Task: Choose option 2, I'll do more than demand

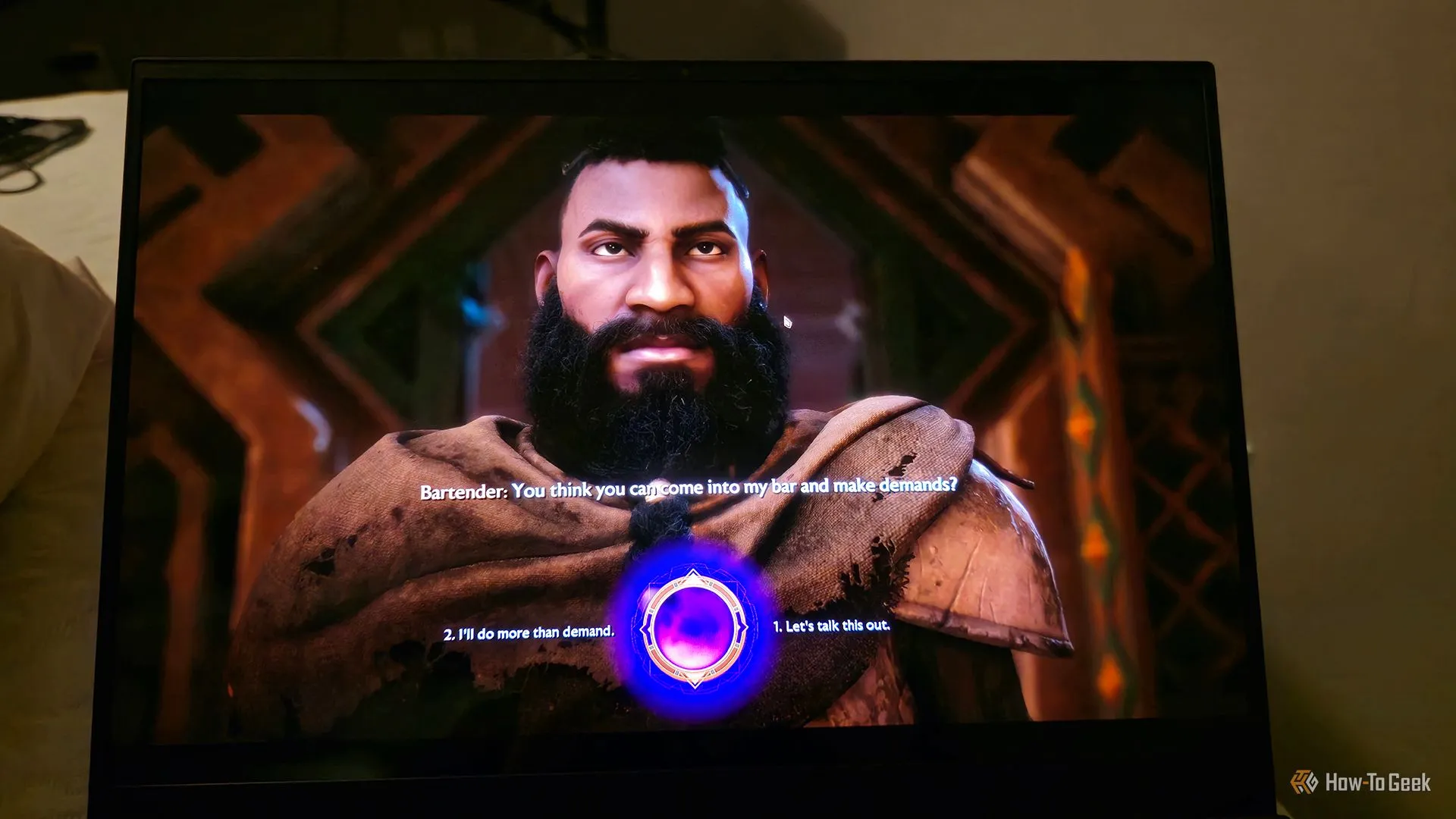Action: point(529,631)
